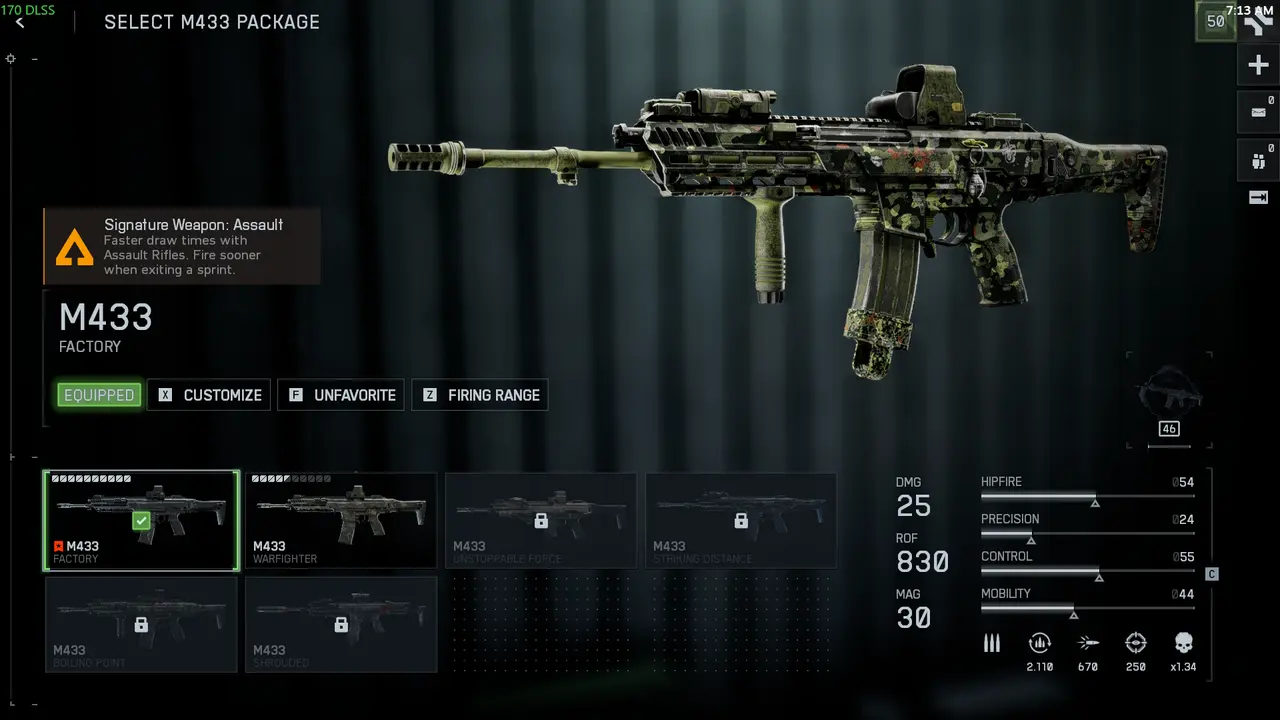Select the locked Unstoppable Force package
This screenshot has width=1280, height=720.
(x=541, y=520)
